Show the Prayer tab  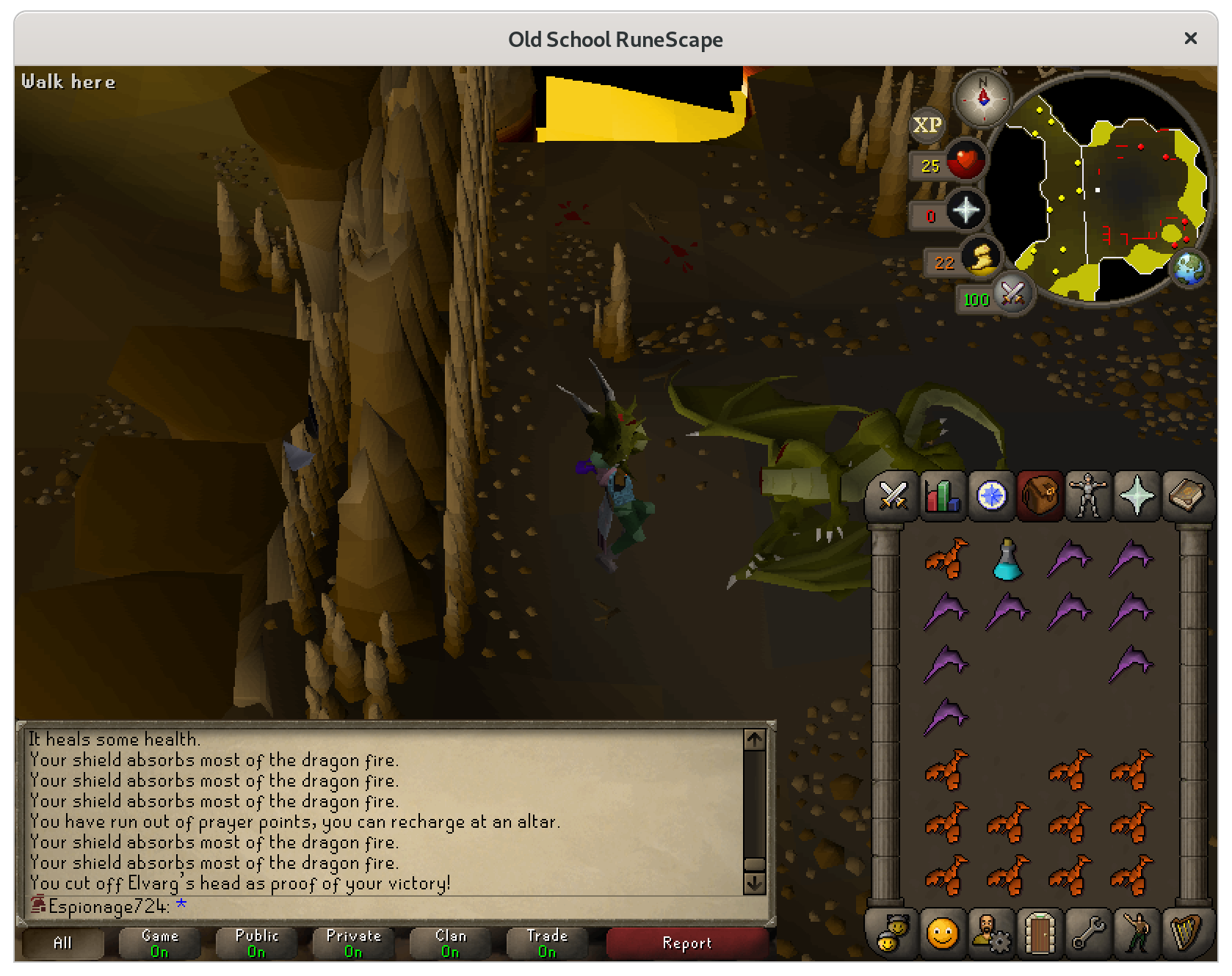click(1137, 496)
